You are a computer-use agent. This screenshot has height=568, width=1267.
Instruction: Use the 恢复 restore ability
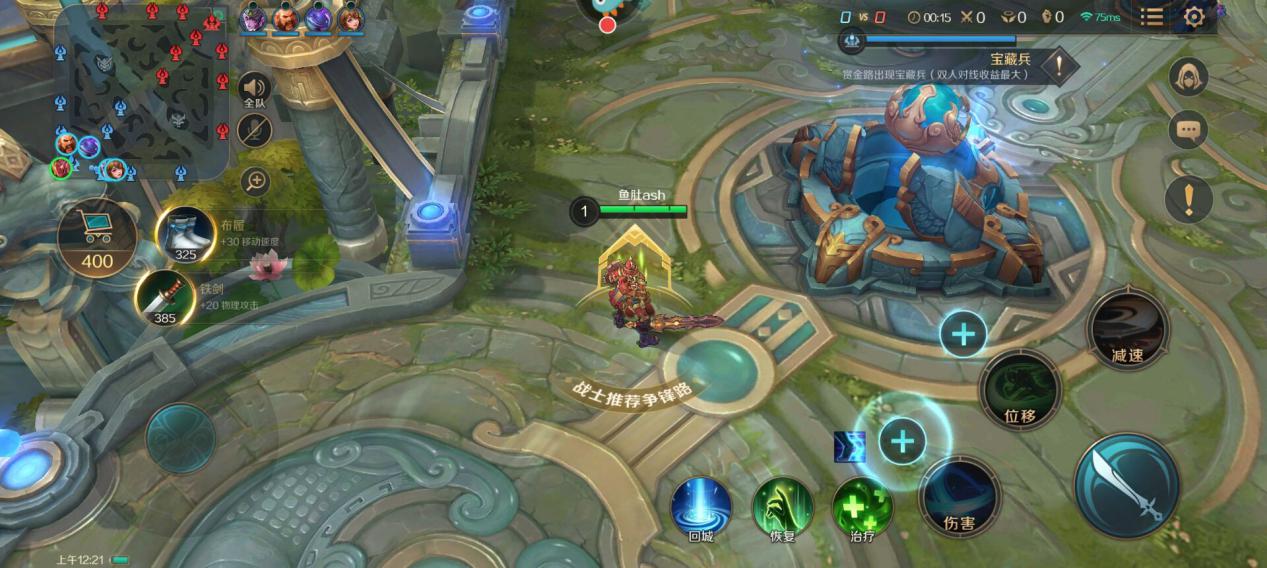(782, 505)
